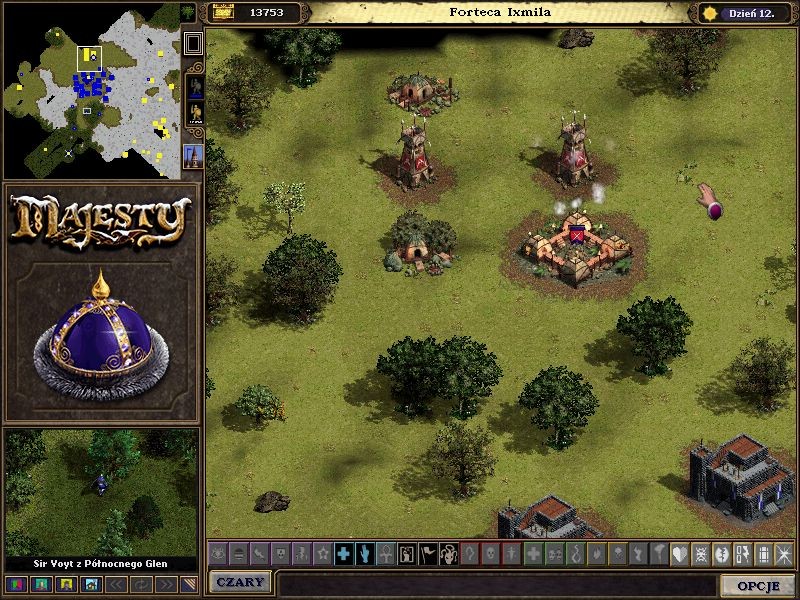
Task: Click the gold treasury icon
Action: 222,13
